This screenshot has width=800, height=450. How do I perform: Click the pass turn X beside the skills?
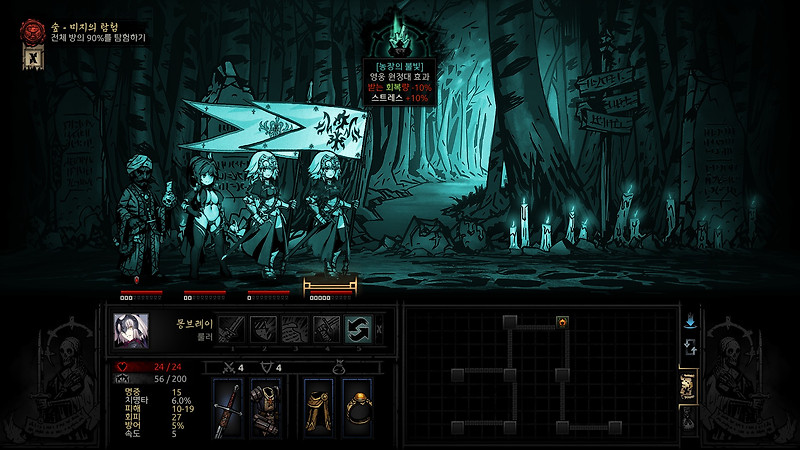(x=379, y=329)
